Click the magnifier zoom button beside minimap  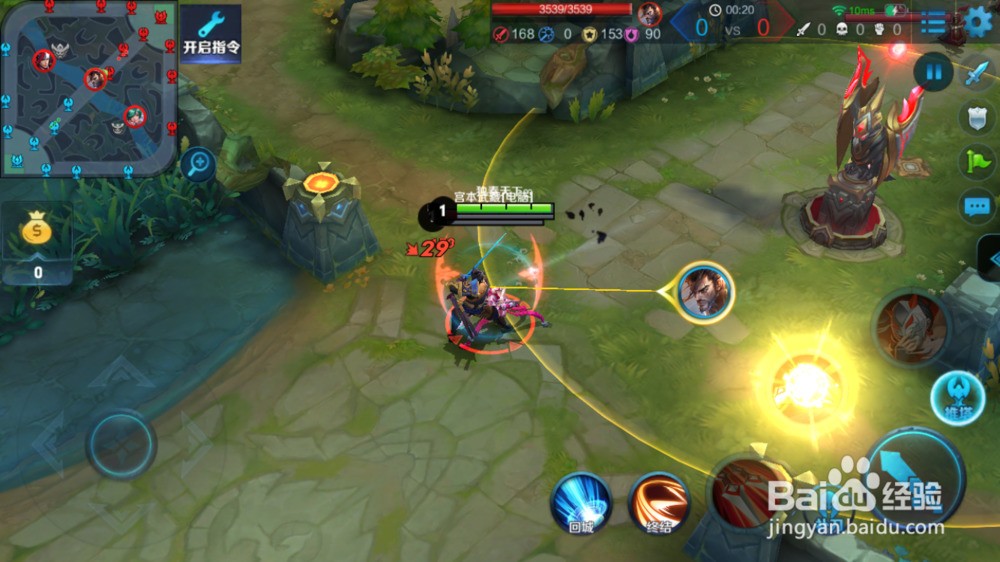pyautogui.click(x=199, y=163)
